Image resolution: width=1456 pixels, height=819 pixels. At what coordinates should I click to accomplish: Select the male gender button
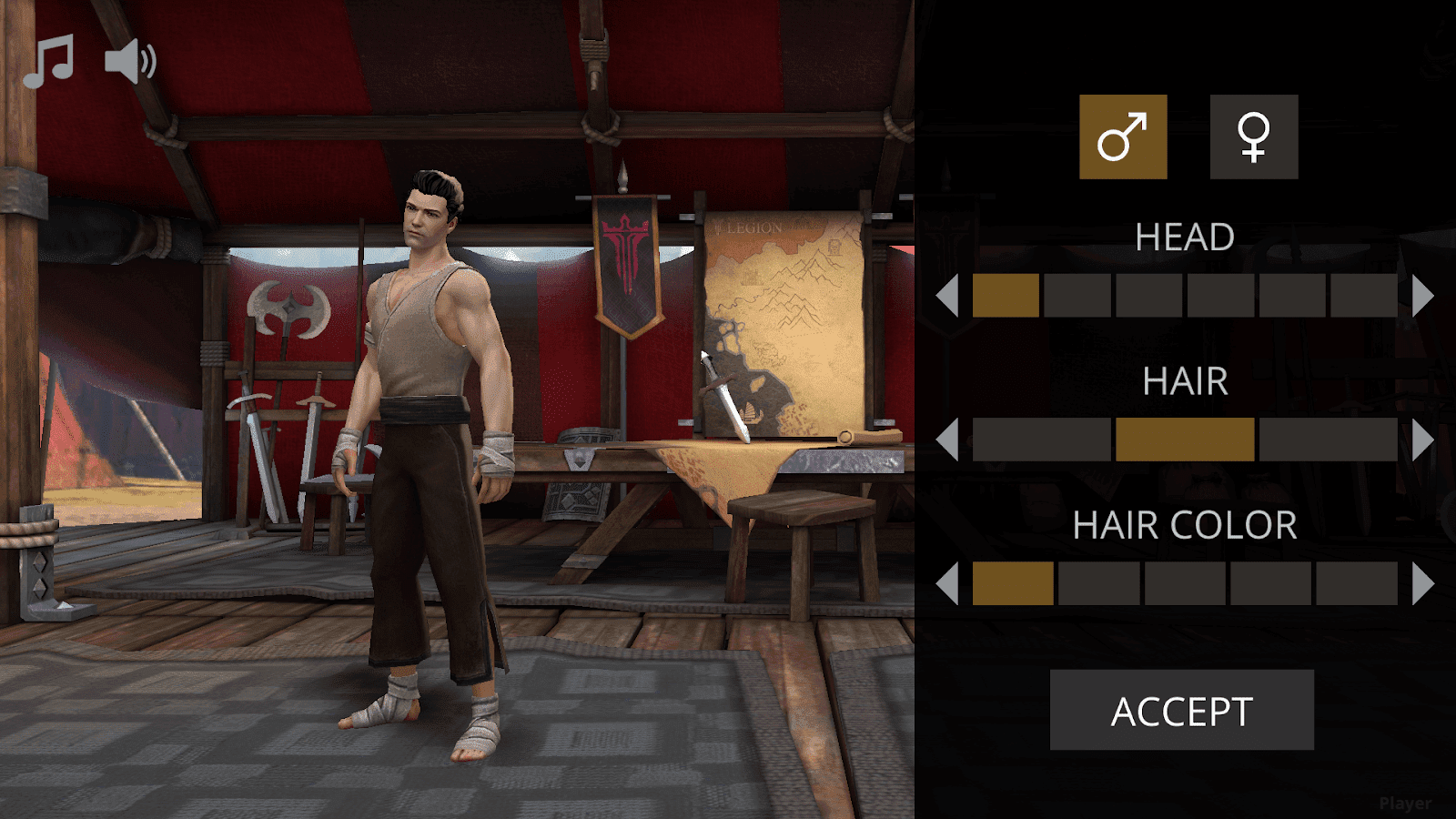coord(1123,136)
